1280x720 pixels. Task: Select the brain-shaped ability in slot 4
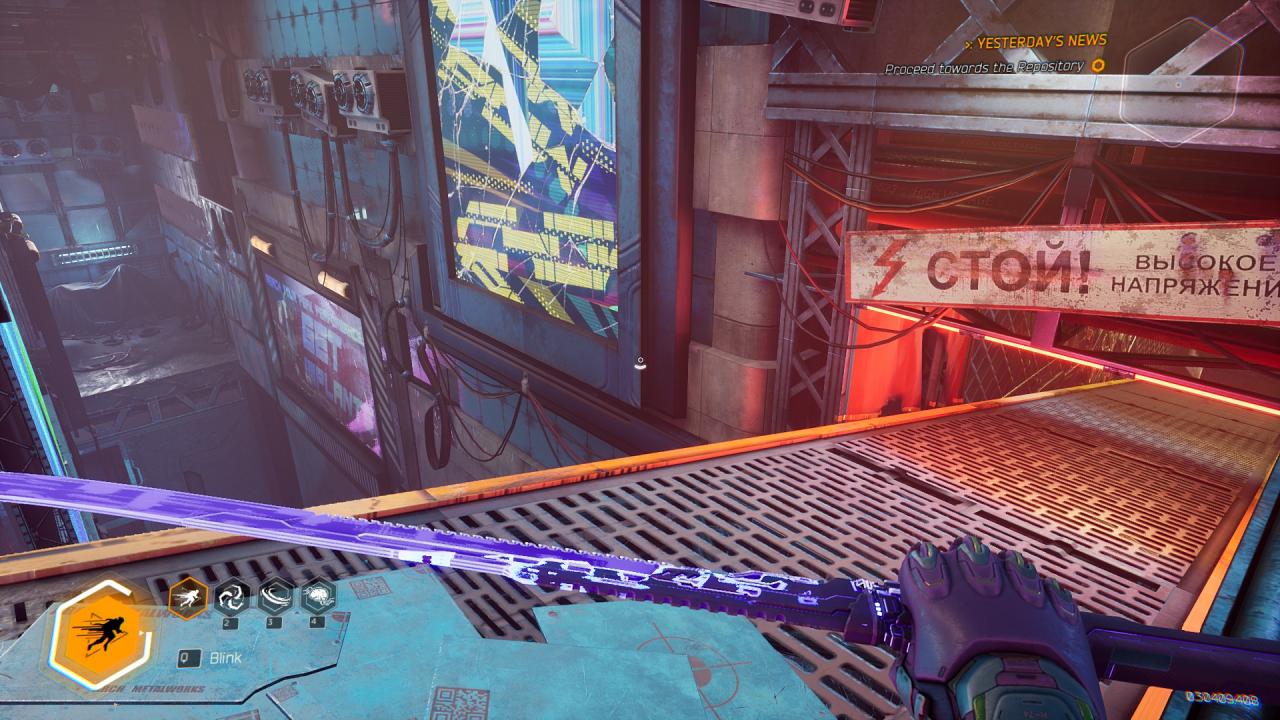click(318, 597)
